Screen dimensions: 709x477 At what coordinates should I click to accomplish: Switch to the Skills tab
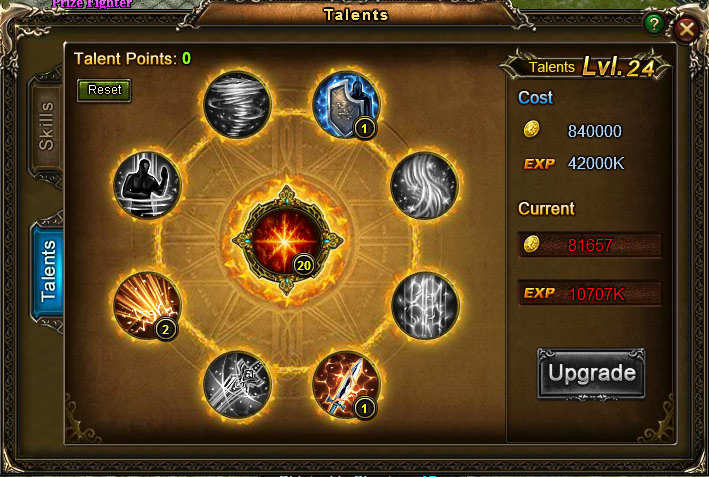47,125
